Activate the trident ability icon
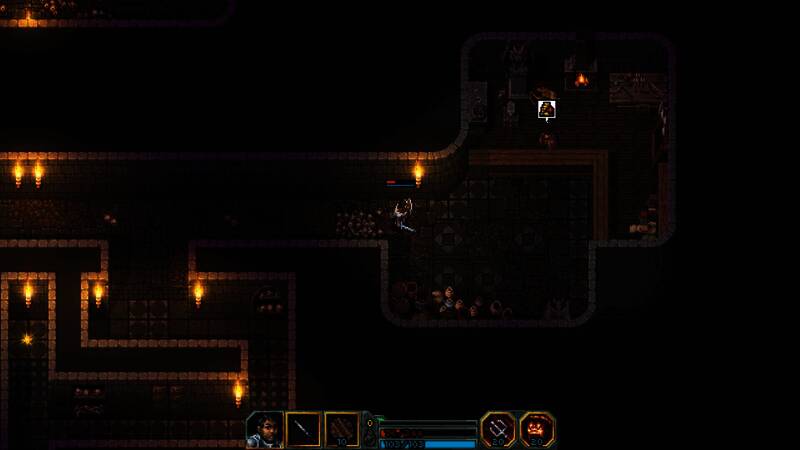Viewport: 800px width, 450px height. (498, 429)
